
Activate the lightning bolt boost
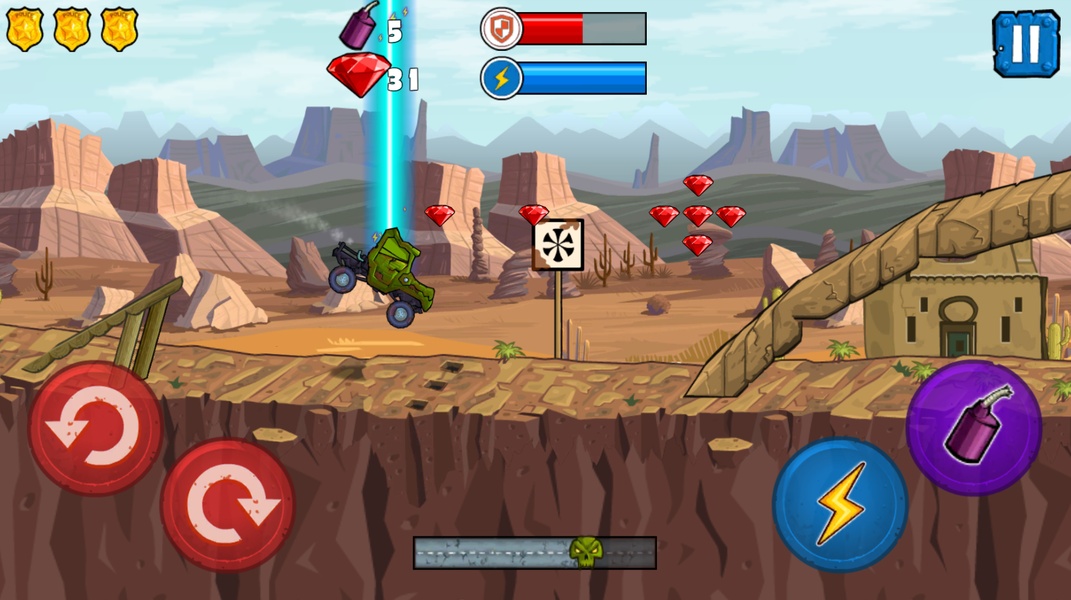tap(840, 504)
